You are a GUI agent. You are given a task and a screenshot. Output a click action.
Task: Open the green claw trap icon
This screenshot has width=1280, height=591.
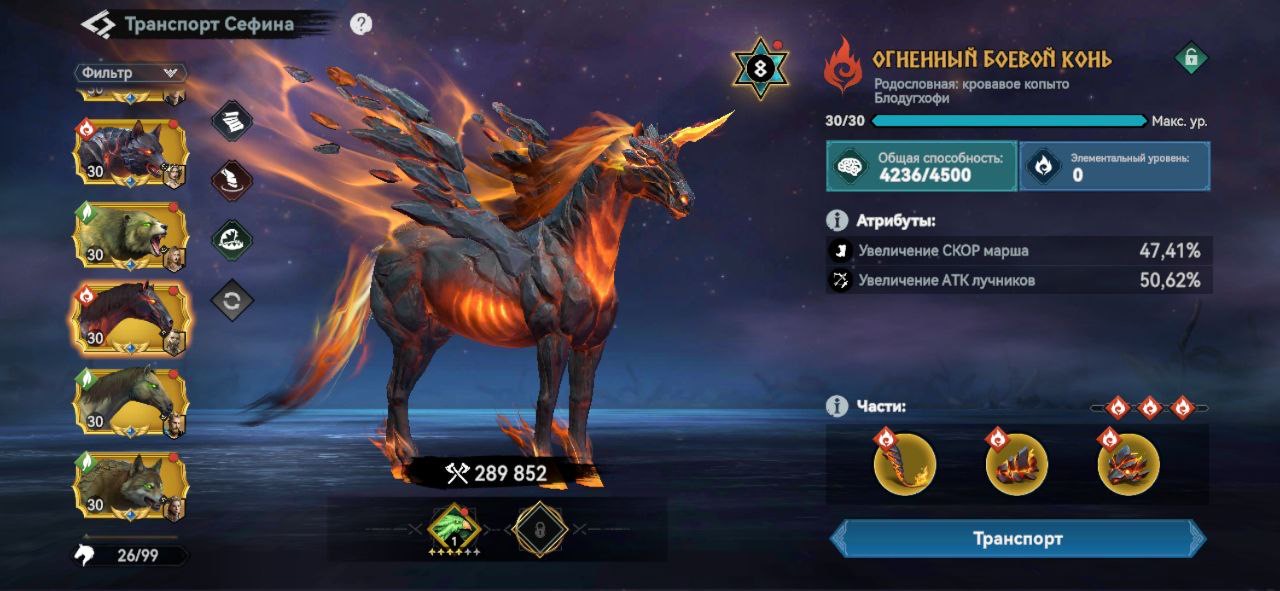tap(232, 240)
